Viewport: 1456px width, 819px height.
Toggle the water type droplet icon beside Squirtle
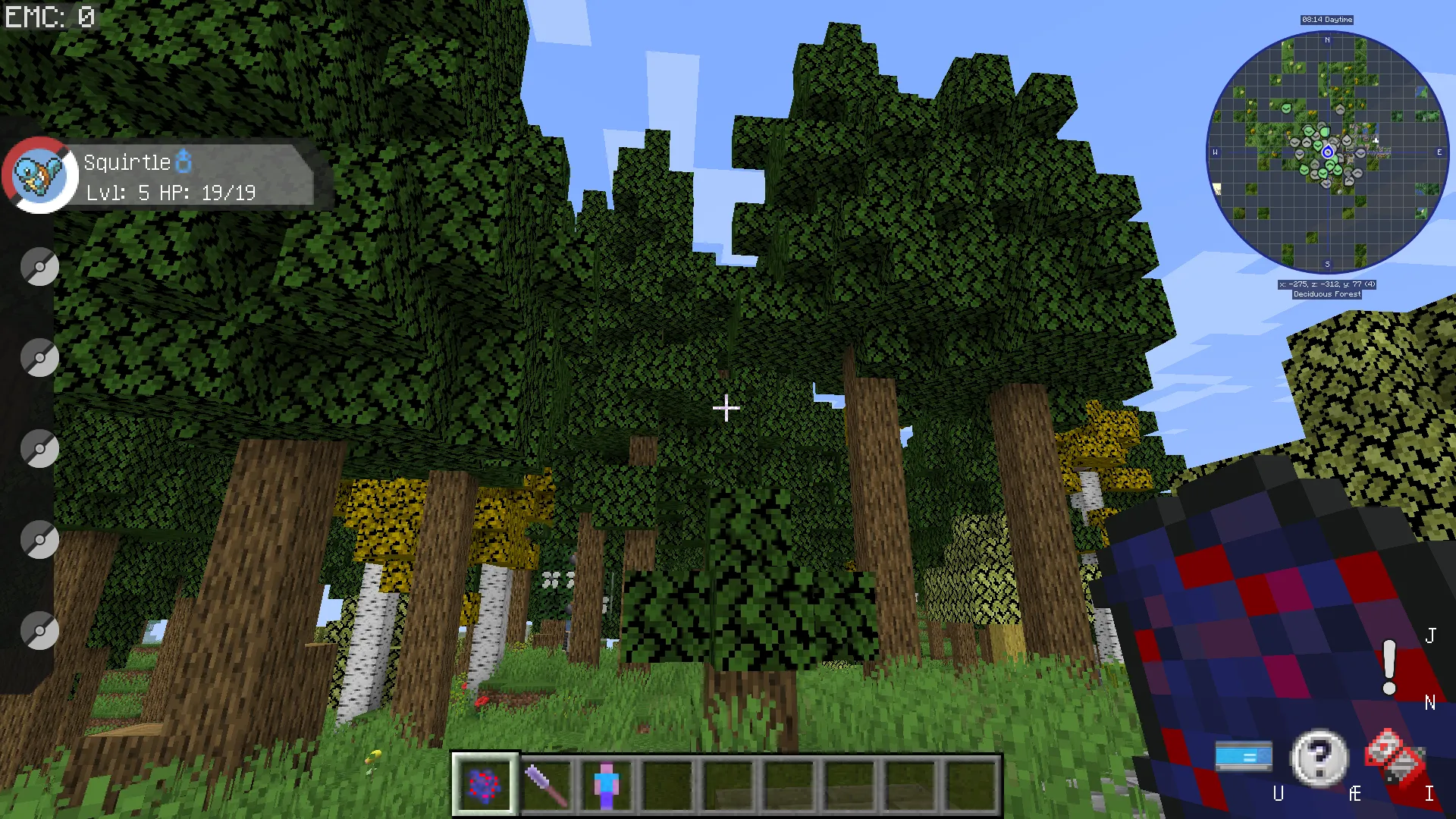184,161
